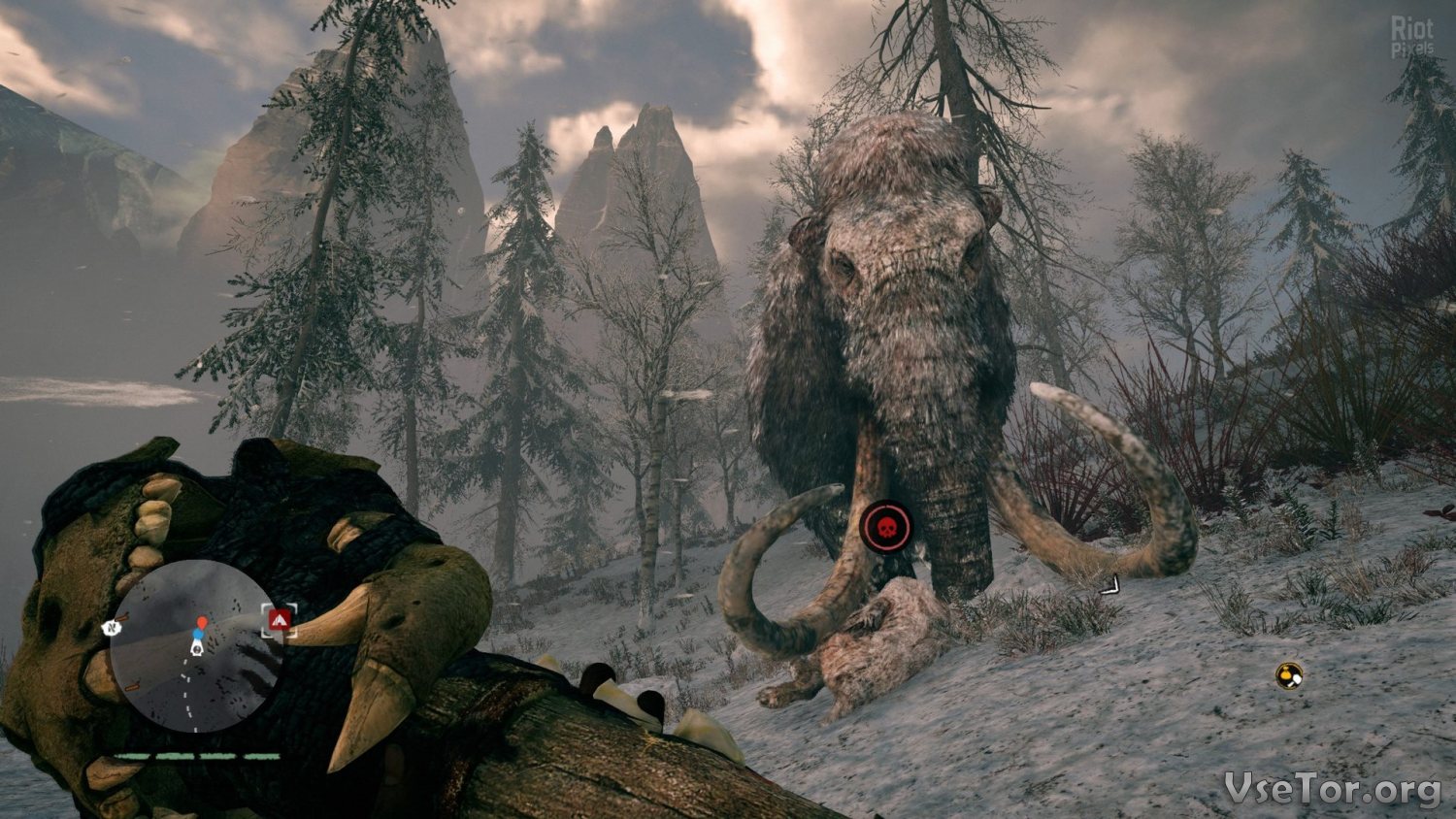Target the red skull enemy marker

pyautogui.click(x=885, y=527)
